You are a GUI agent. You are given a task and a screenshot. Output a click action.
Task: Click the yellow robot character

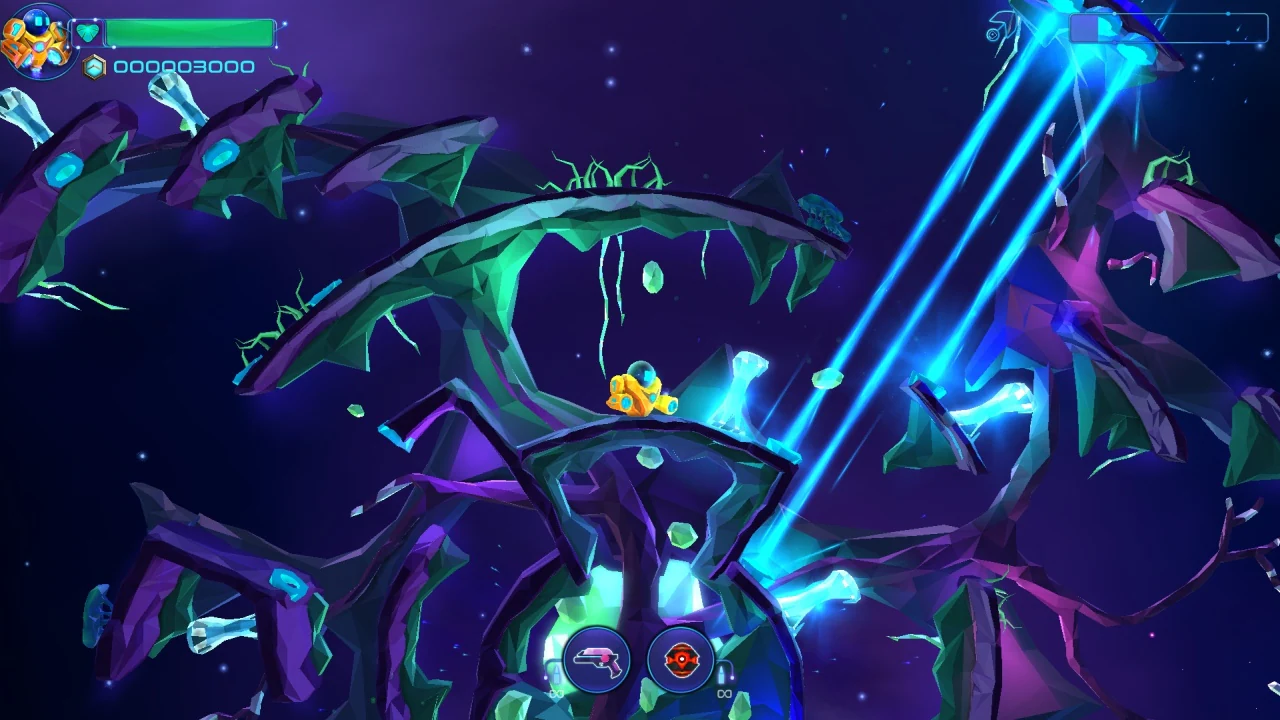640,390
